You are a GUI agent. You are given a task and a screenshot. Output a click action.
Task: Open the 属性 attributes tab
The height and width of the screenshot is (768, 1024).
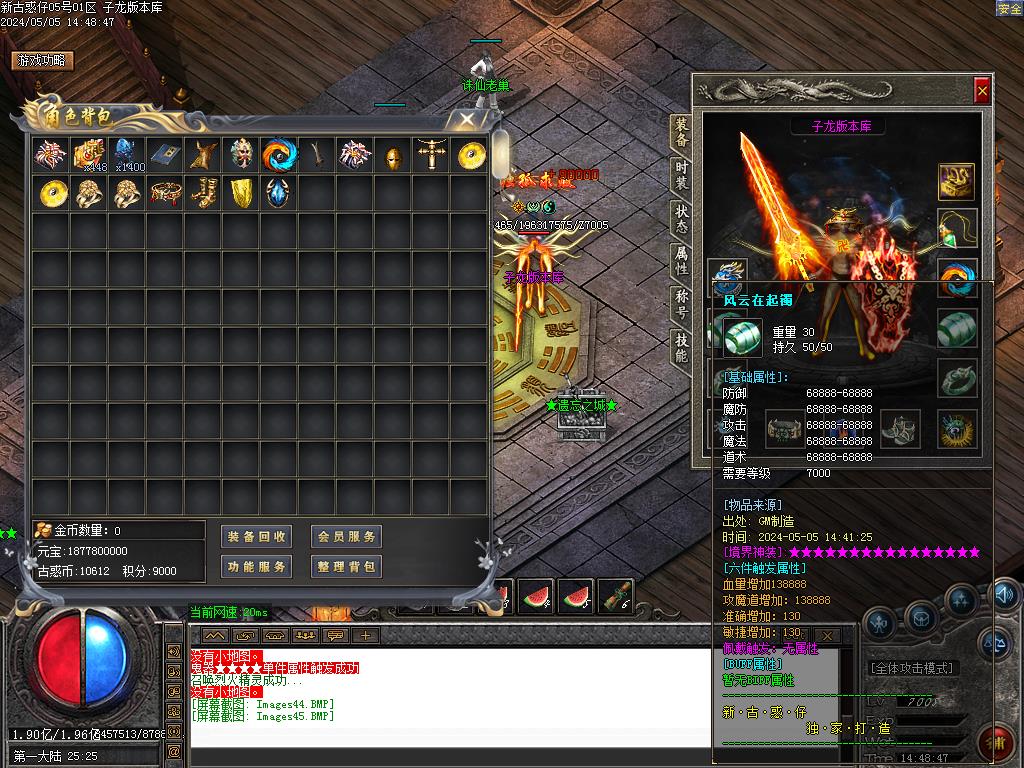click(x=681, y=261)
